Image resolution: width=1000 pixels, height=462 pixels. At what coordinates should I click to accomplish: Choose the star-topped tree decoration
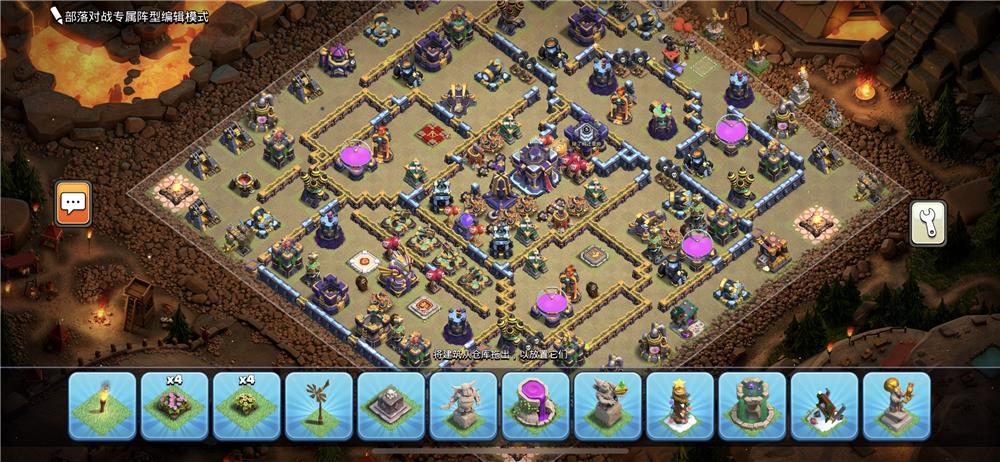pos(680,406)
